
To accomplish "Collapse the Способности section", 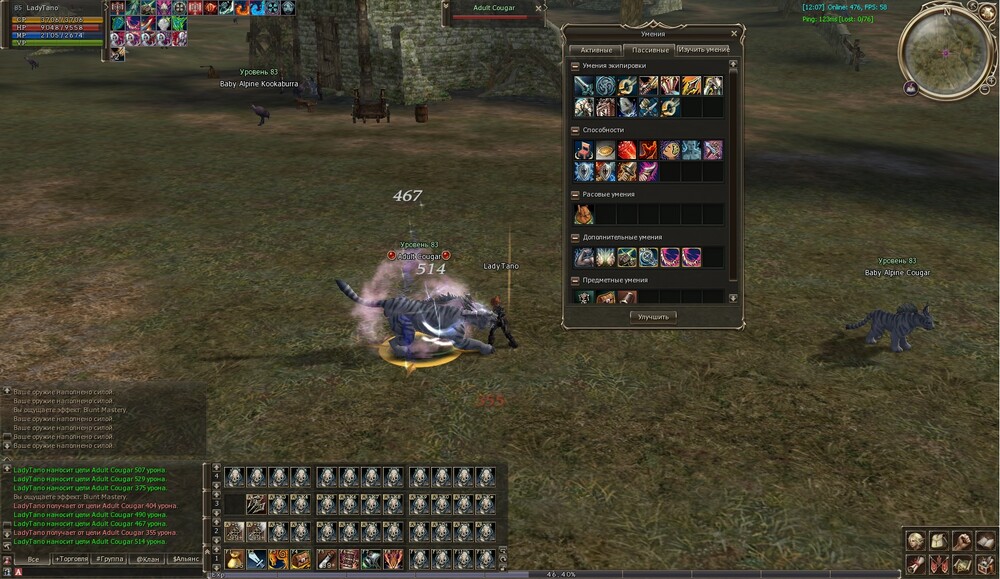I will point(575,130).
